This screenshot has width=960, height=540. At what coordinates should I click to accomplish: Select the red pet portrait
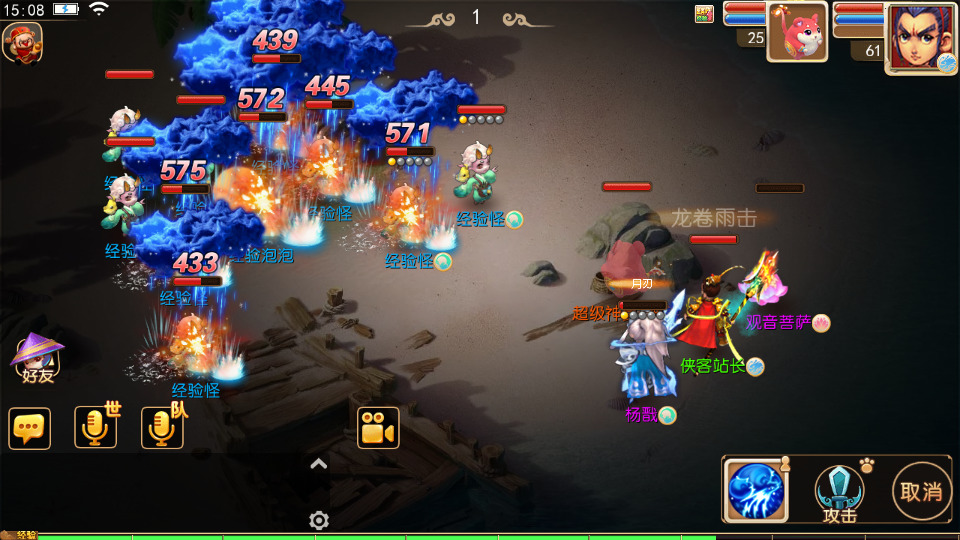797,32
